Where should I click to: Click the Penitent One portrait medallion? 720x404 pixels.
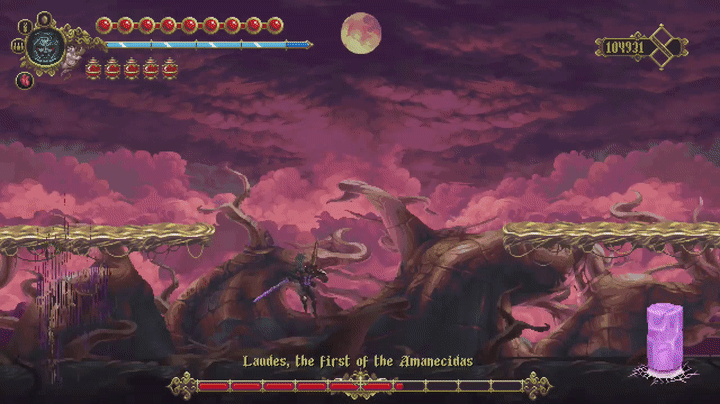pyautogui.click(x=45, y=45)
